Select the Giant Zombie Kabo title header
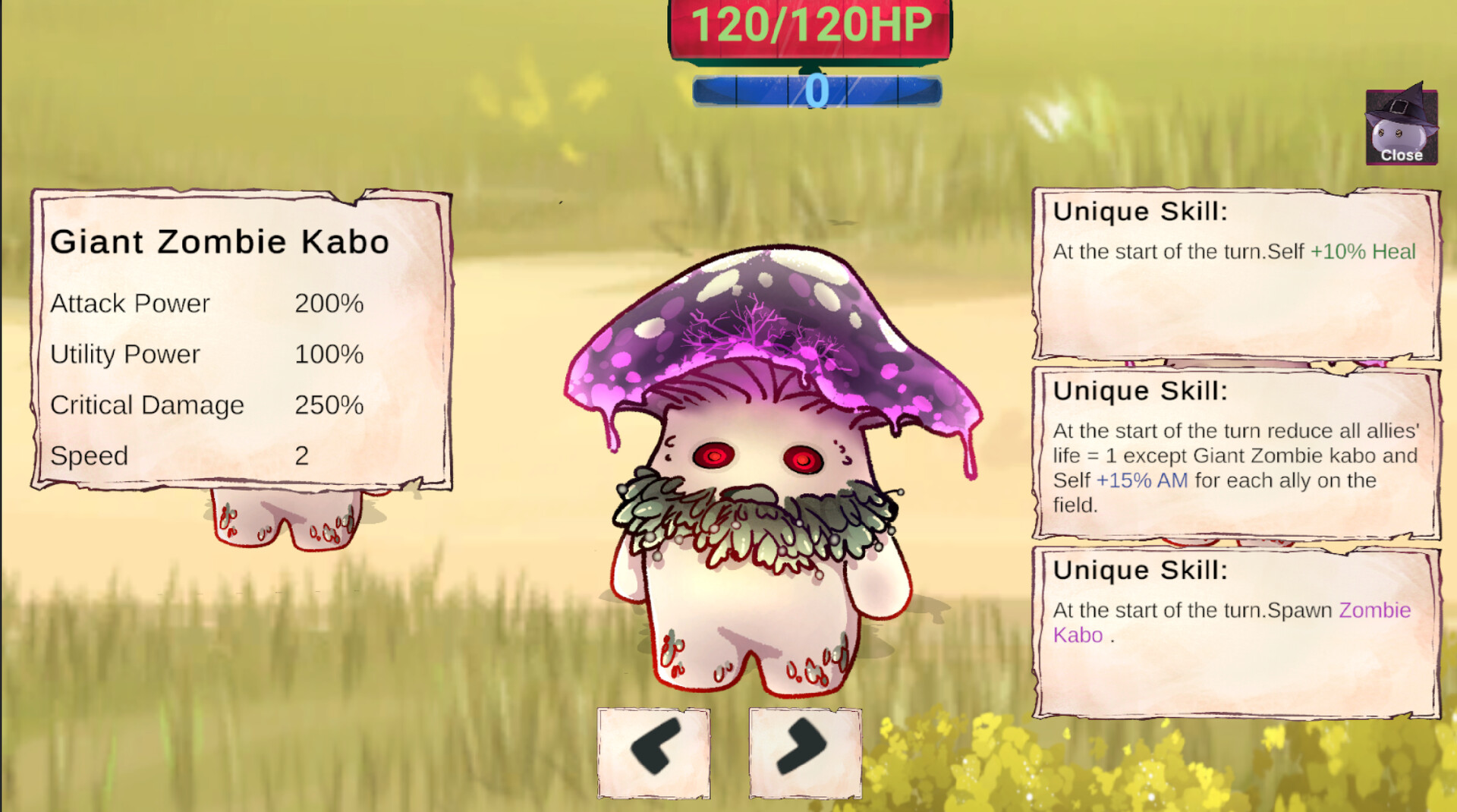 (219, 241)
